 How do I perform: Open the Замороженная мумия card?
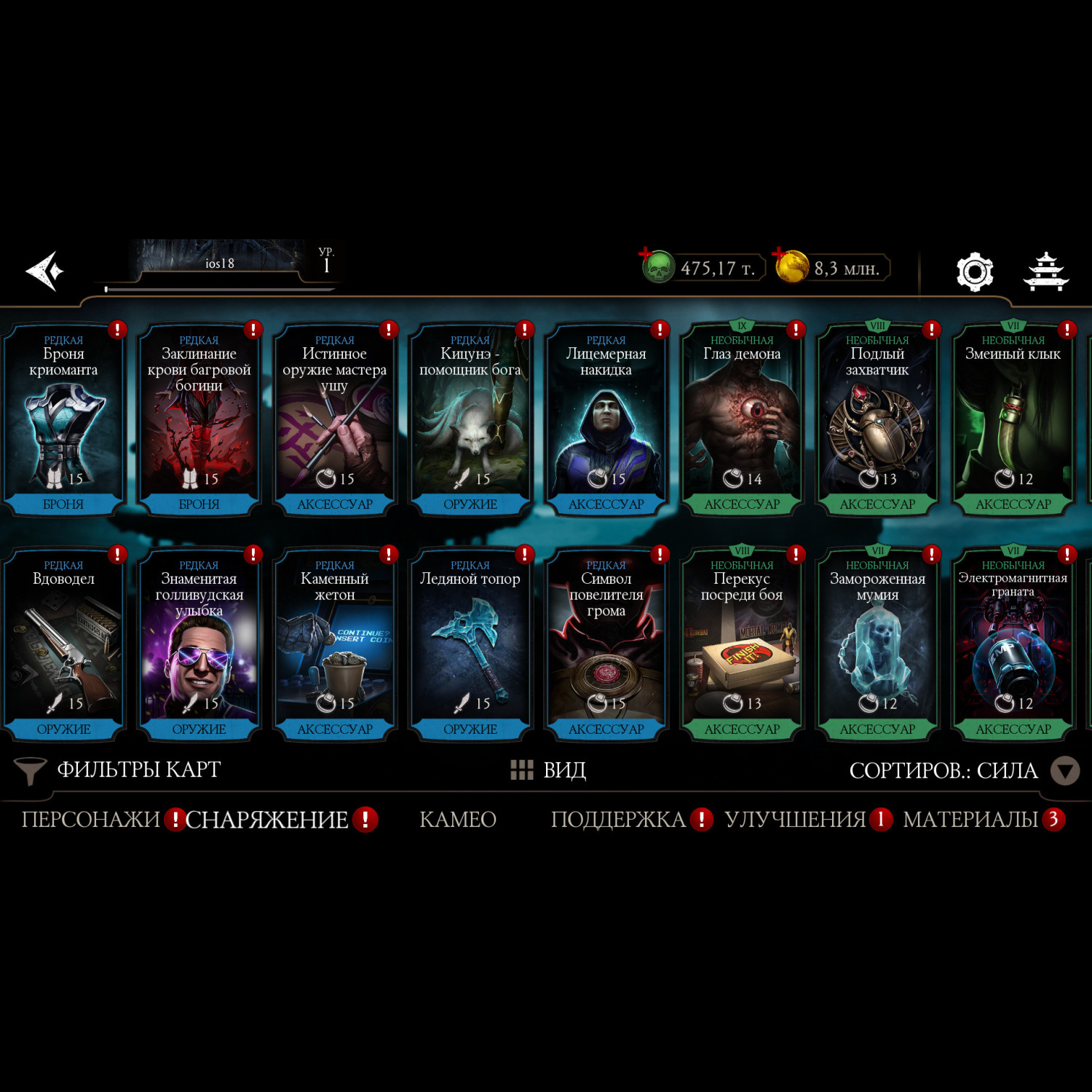pos(877,645)
